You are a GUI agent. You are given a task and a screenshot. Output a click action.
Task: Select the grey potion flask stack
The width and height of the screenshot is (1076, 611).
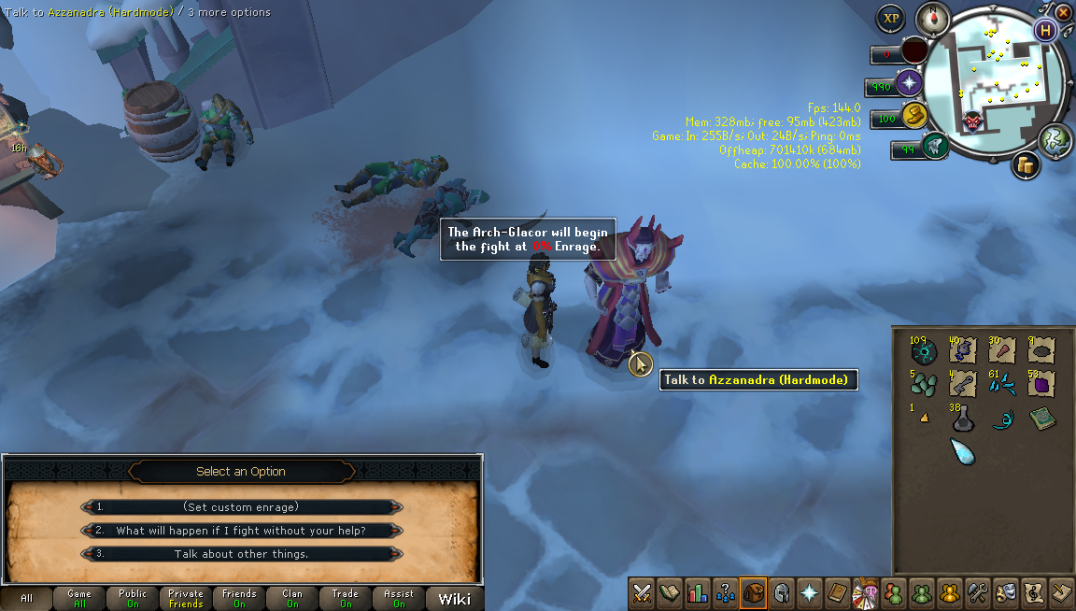(x=962, y=420)
